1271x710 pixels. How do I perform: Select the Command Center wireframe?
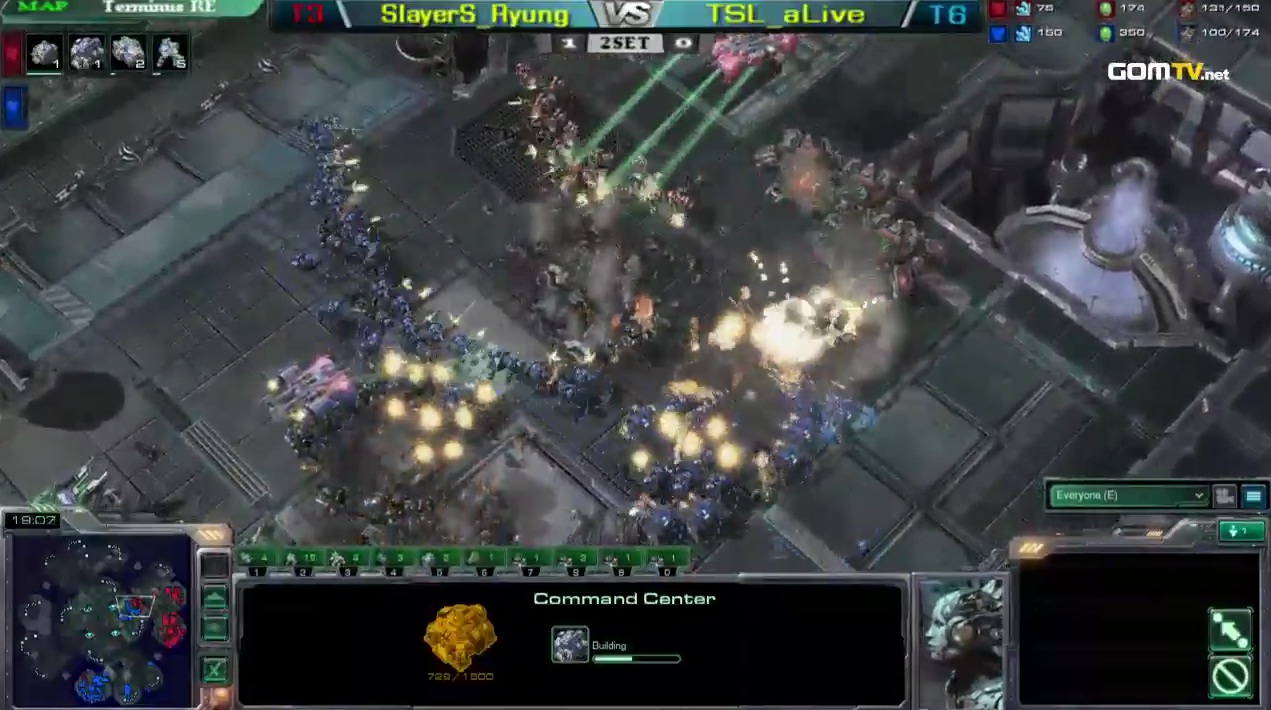[460, 636]
